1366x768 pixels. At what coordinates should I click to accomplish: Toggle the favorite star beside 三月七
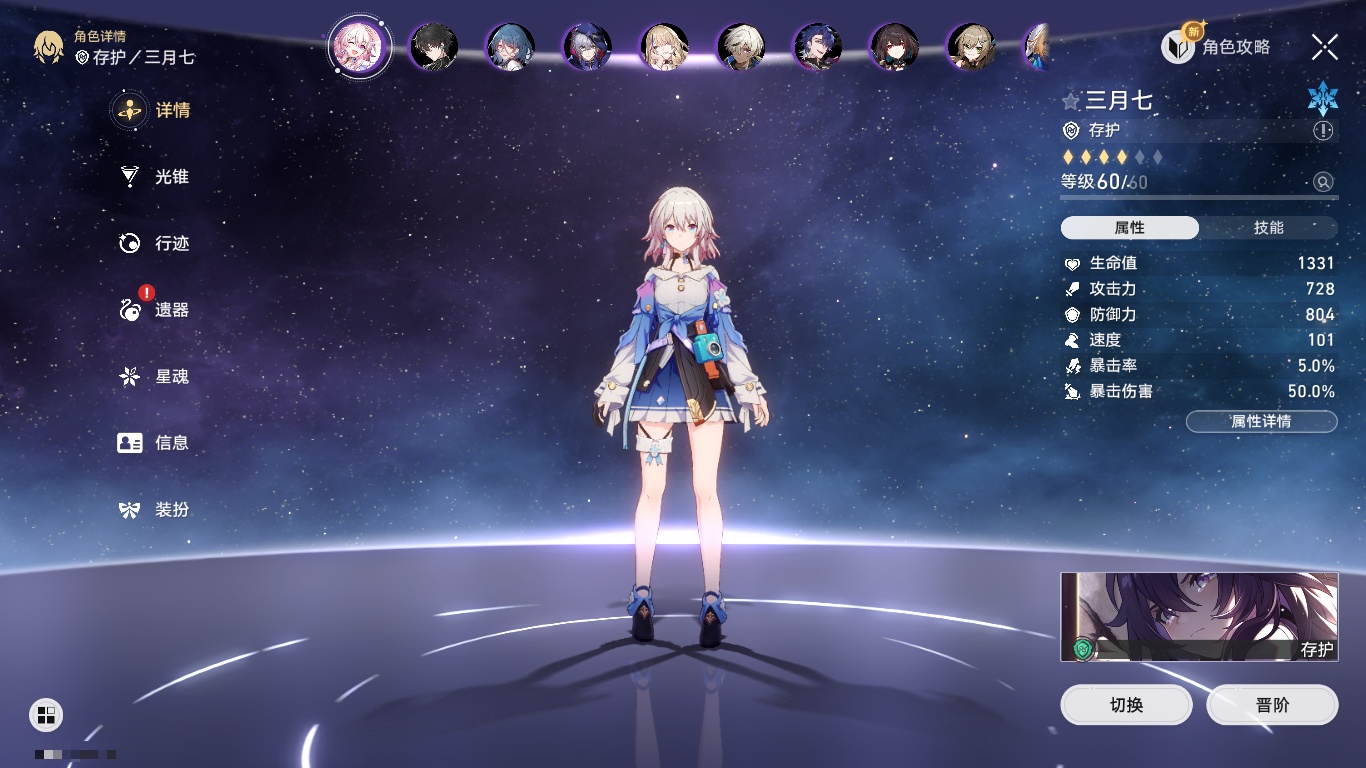(x=1071, y=101)
